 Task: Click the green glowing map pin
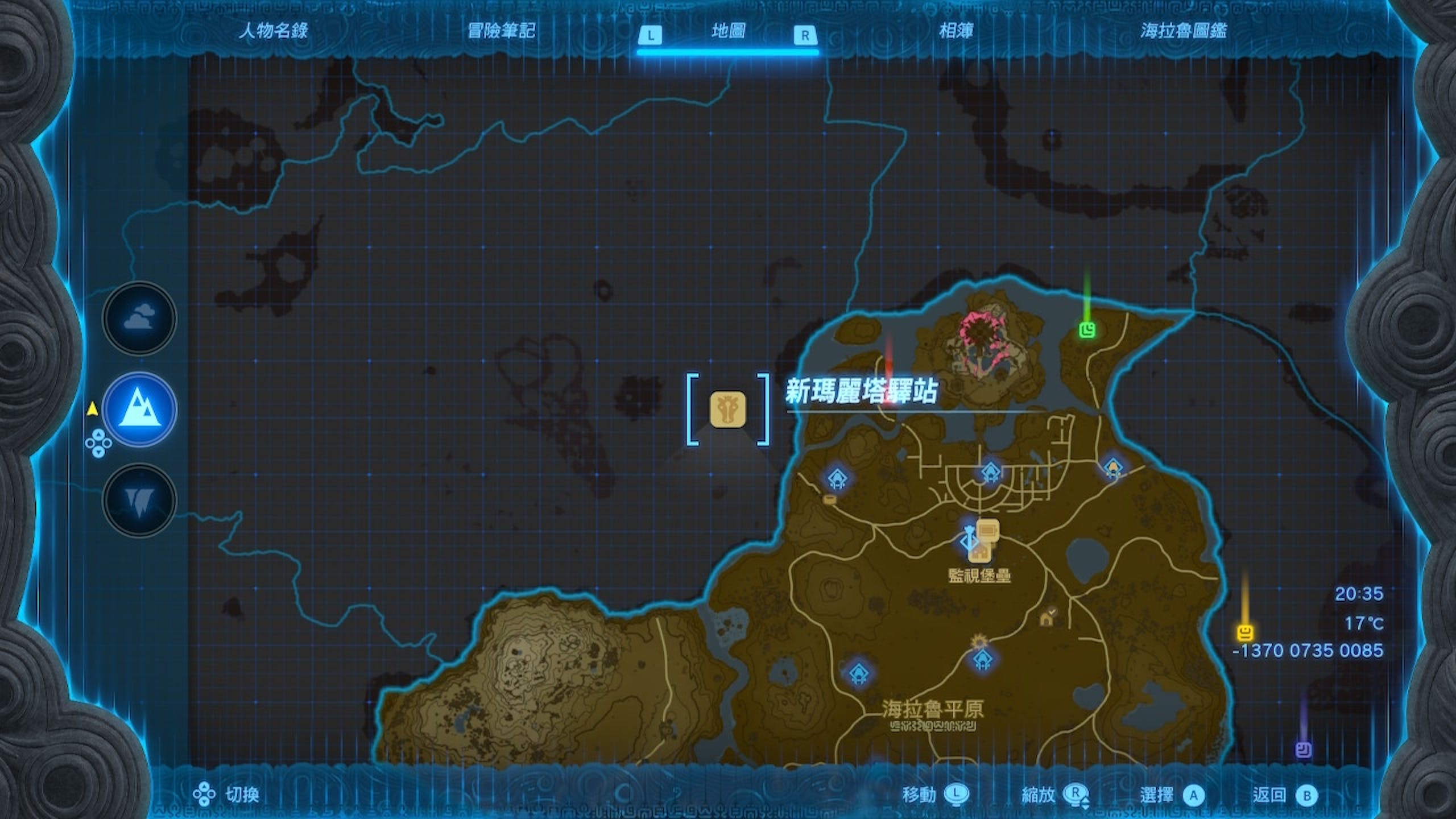pos(1087,329)
